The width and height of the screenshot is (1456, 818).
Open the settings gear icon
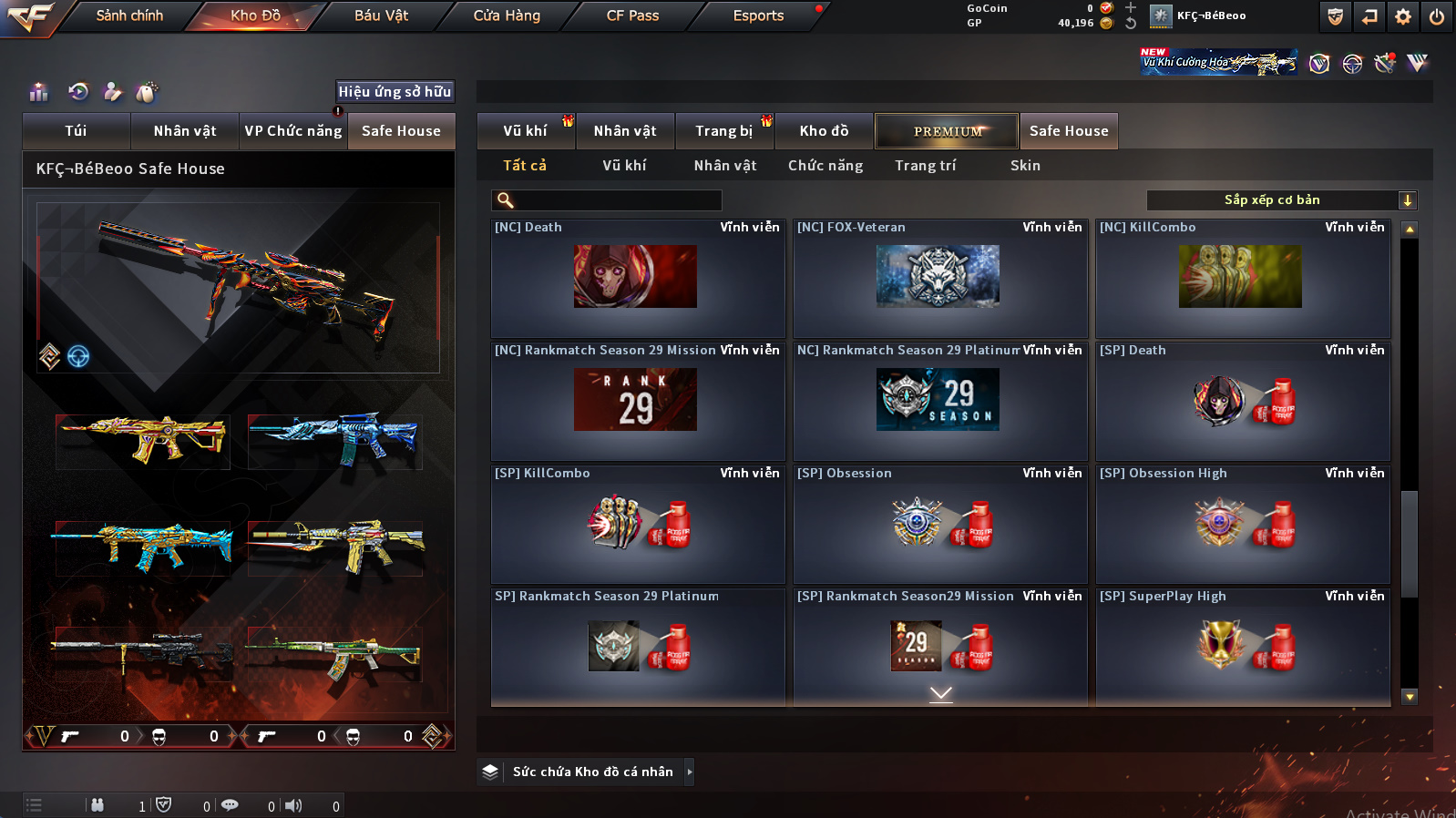[1403, 16]
